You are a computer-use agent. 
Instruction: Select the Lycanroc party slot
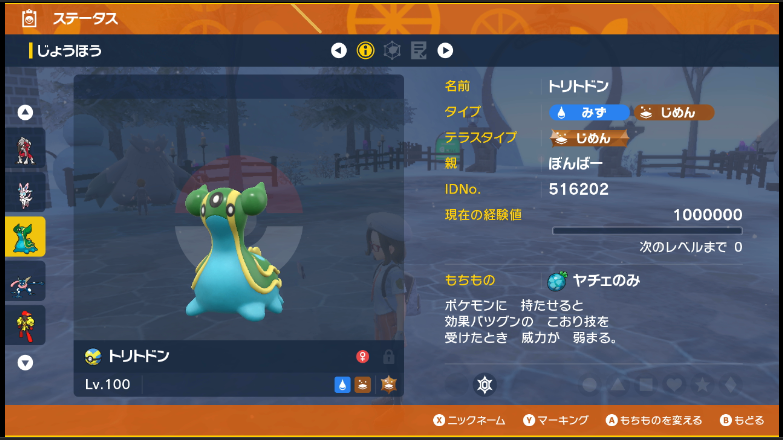(25, 150)
